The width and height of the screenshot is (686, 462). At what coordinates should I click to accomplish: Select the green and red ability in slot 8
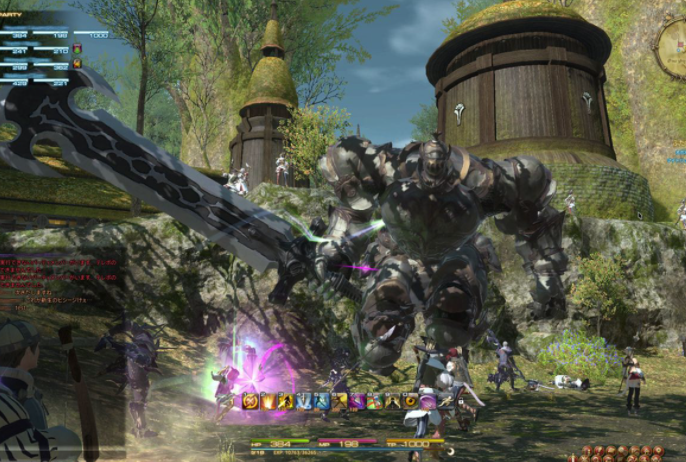pyautogui.click(x=374, y=401)
